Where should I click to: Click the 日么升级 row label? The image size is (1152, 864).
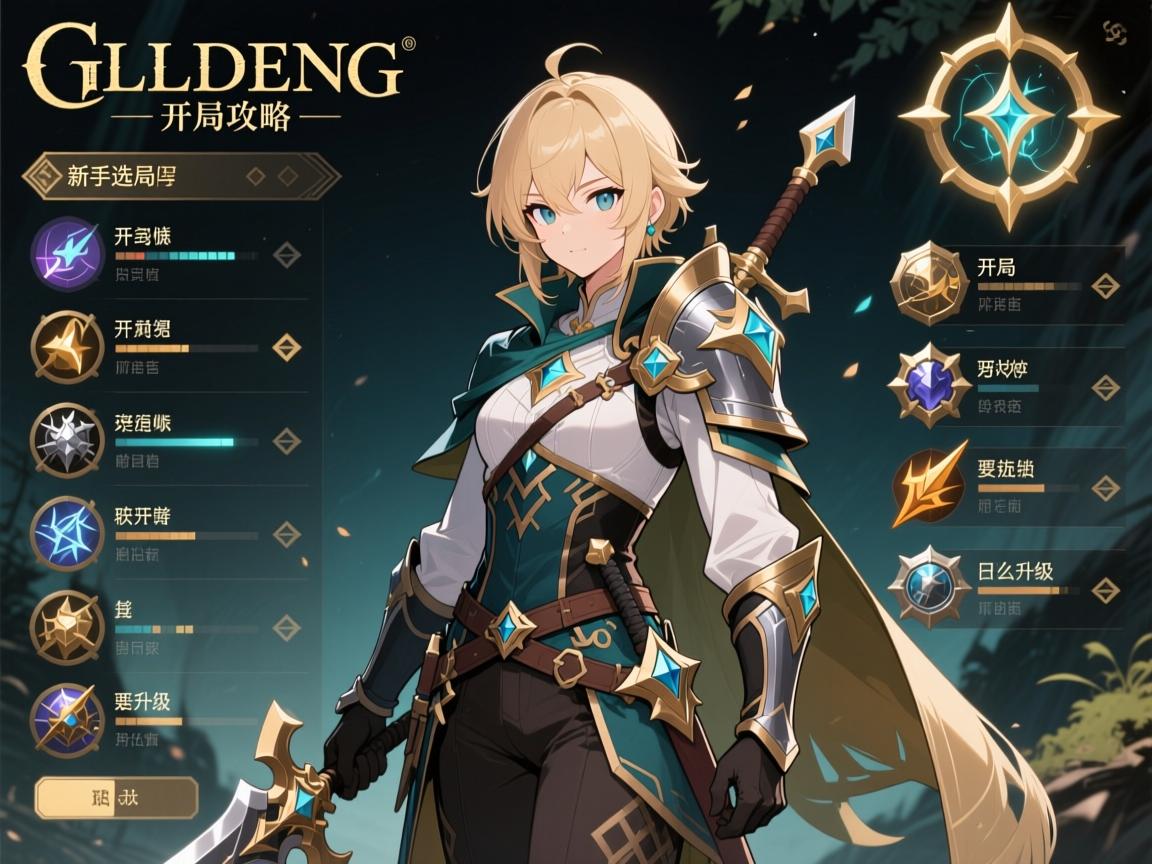click(1014, 572)
